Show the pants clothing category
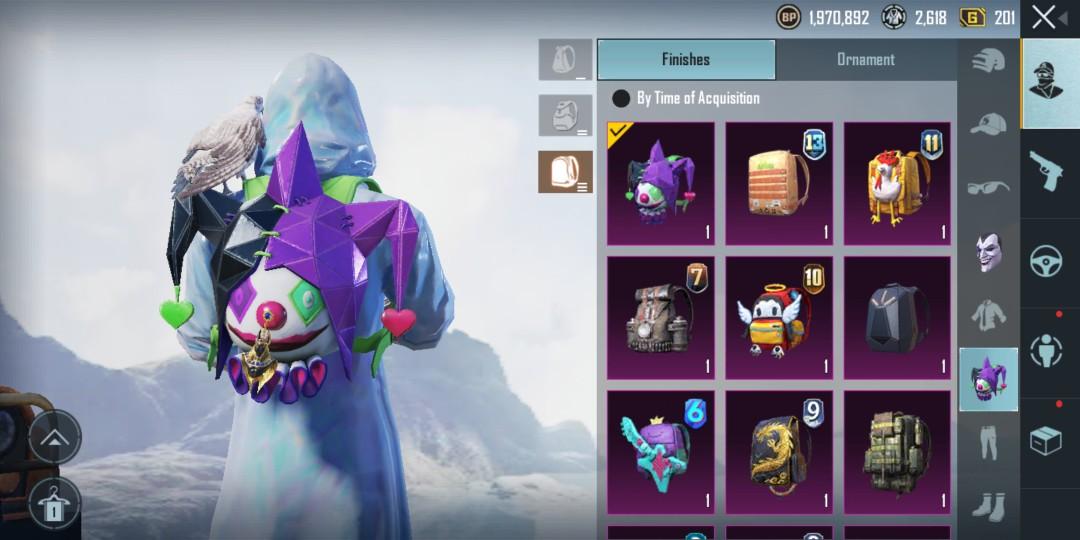This screenshot has width=1080, height=540. point(988,442)
